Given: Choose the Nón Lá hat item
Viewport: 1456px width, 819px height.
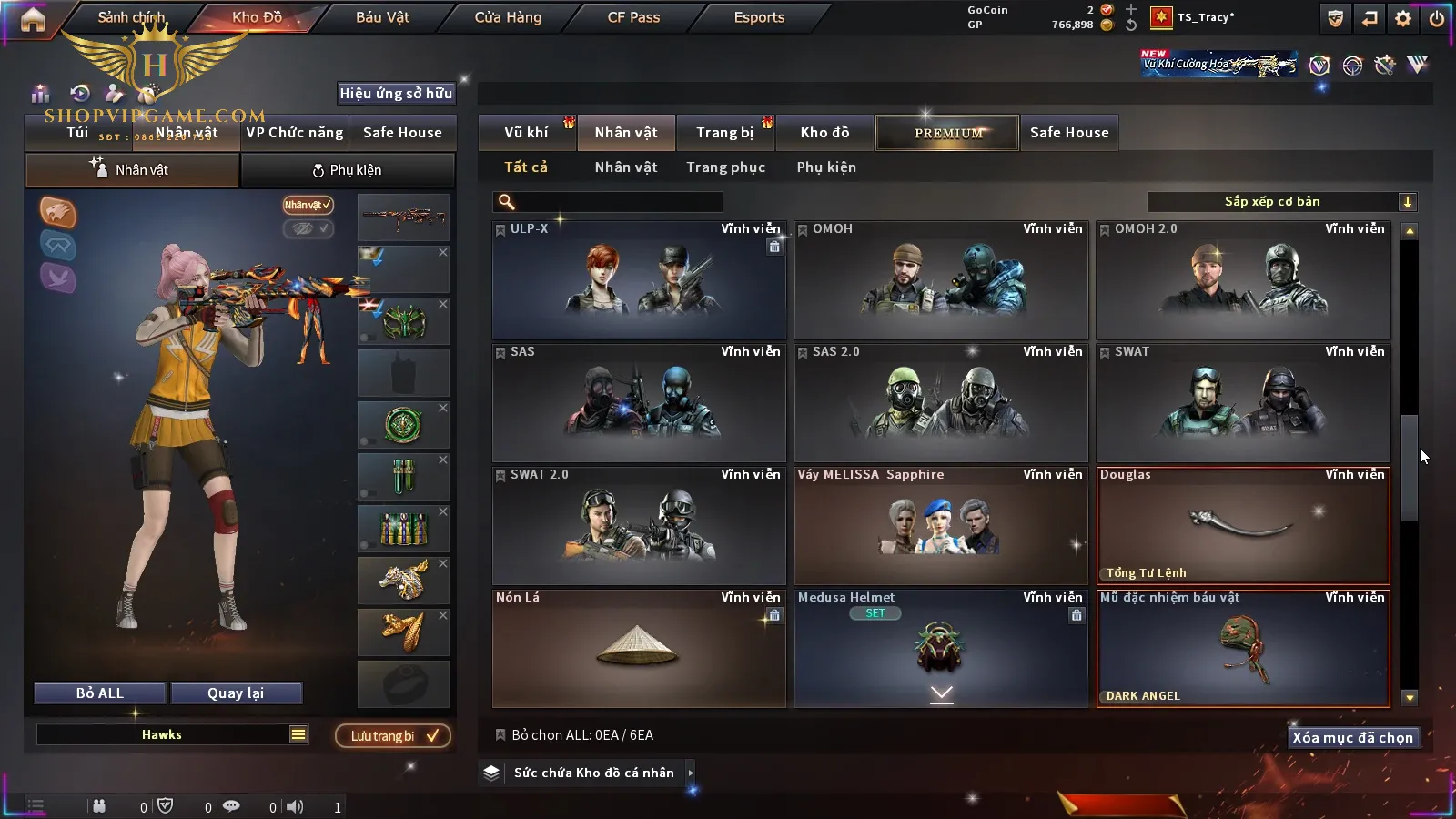Looking at the screenshot, I should 639,649.
